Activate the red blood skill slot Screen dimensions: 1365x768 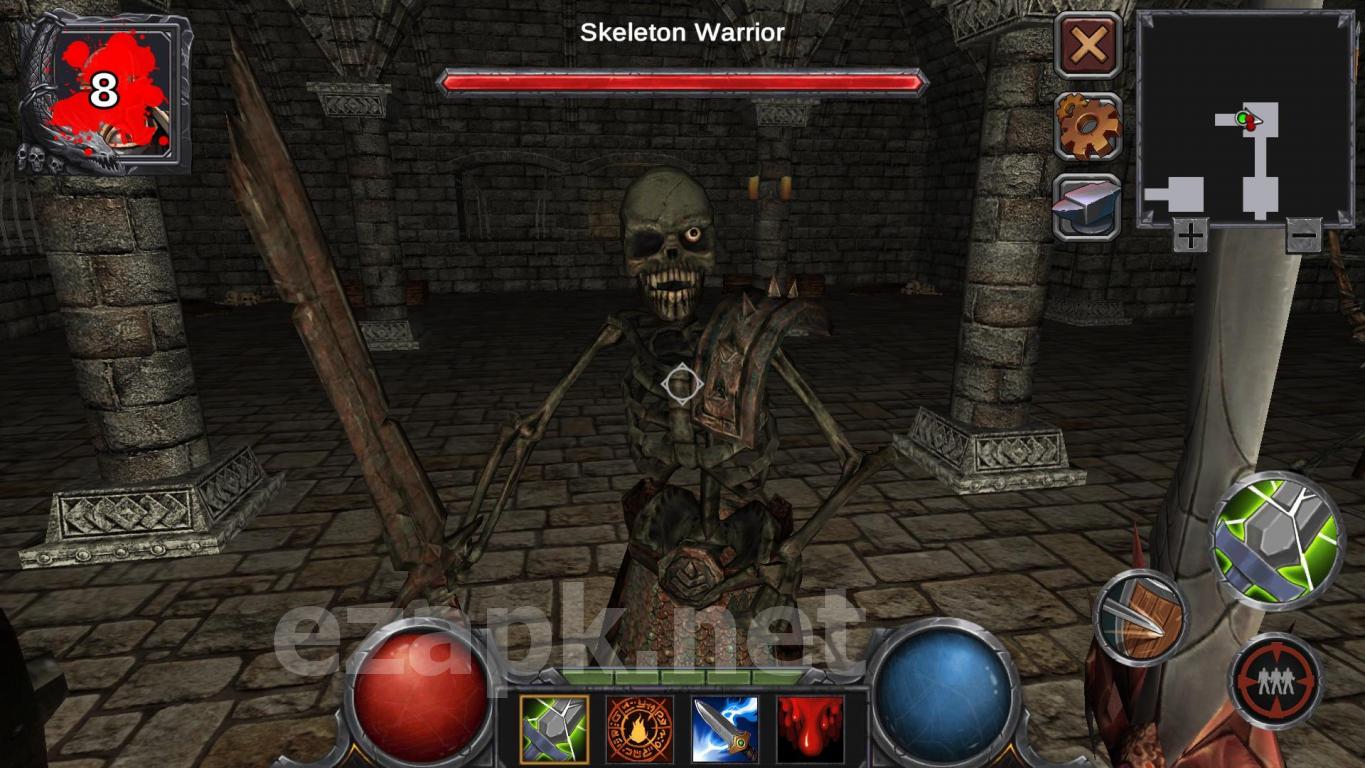[810, 729]
